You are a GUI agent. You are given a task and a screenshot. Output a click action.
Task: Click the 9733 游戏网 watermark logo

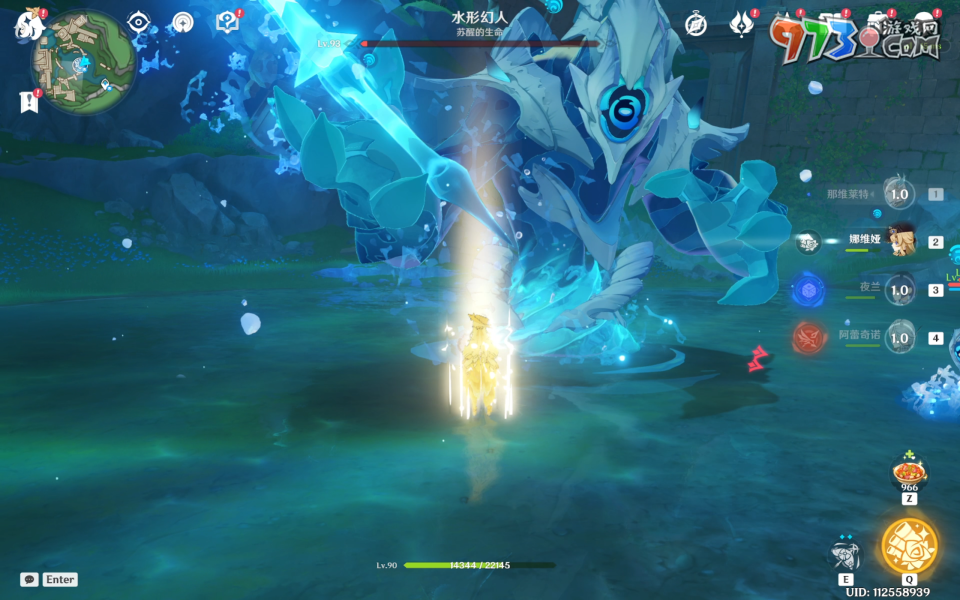855,36
